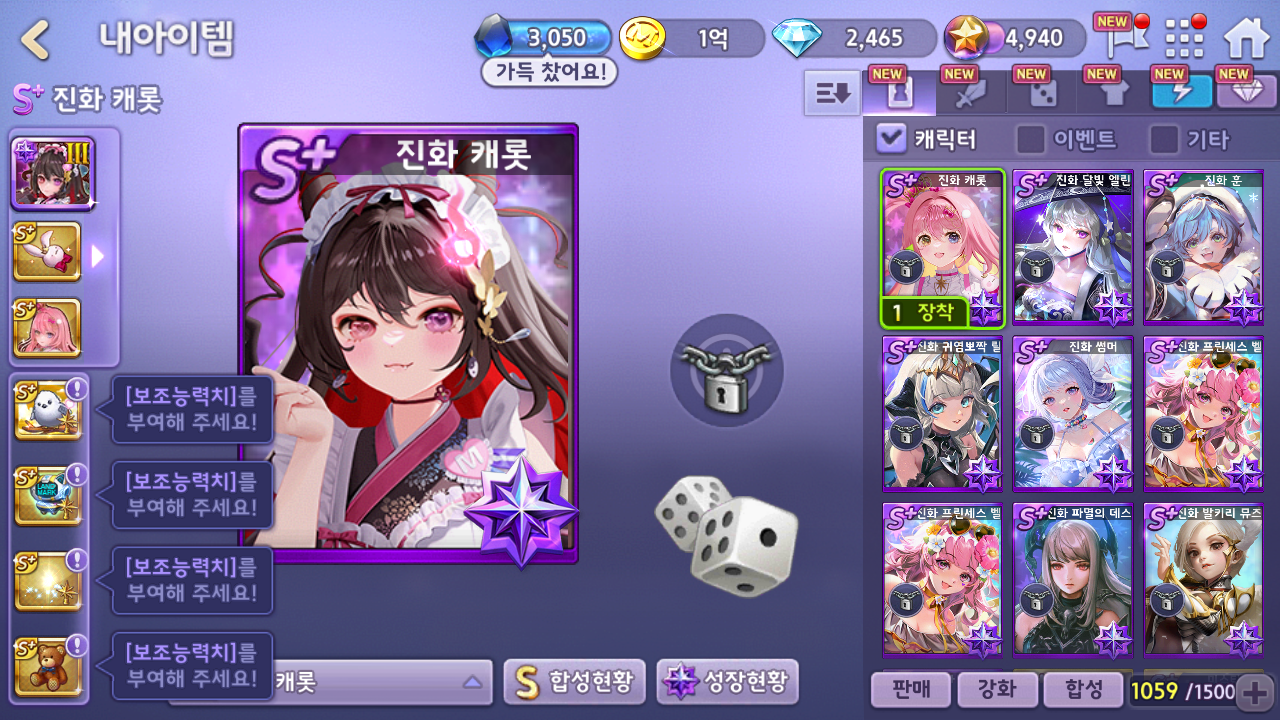Viewport: 1280px width, 720px height.
Task: Click the 강화 enhance button
Action: click(x=995, y=689)
